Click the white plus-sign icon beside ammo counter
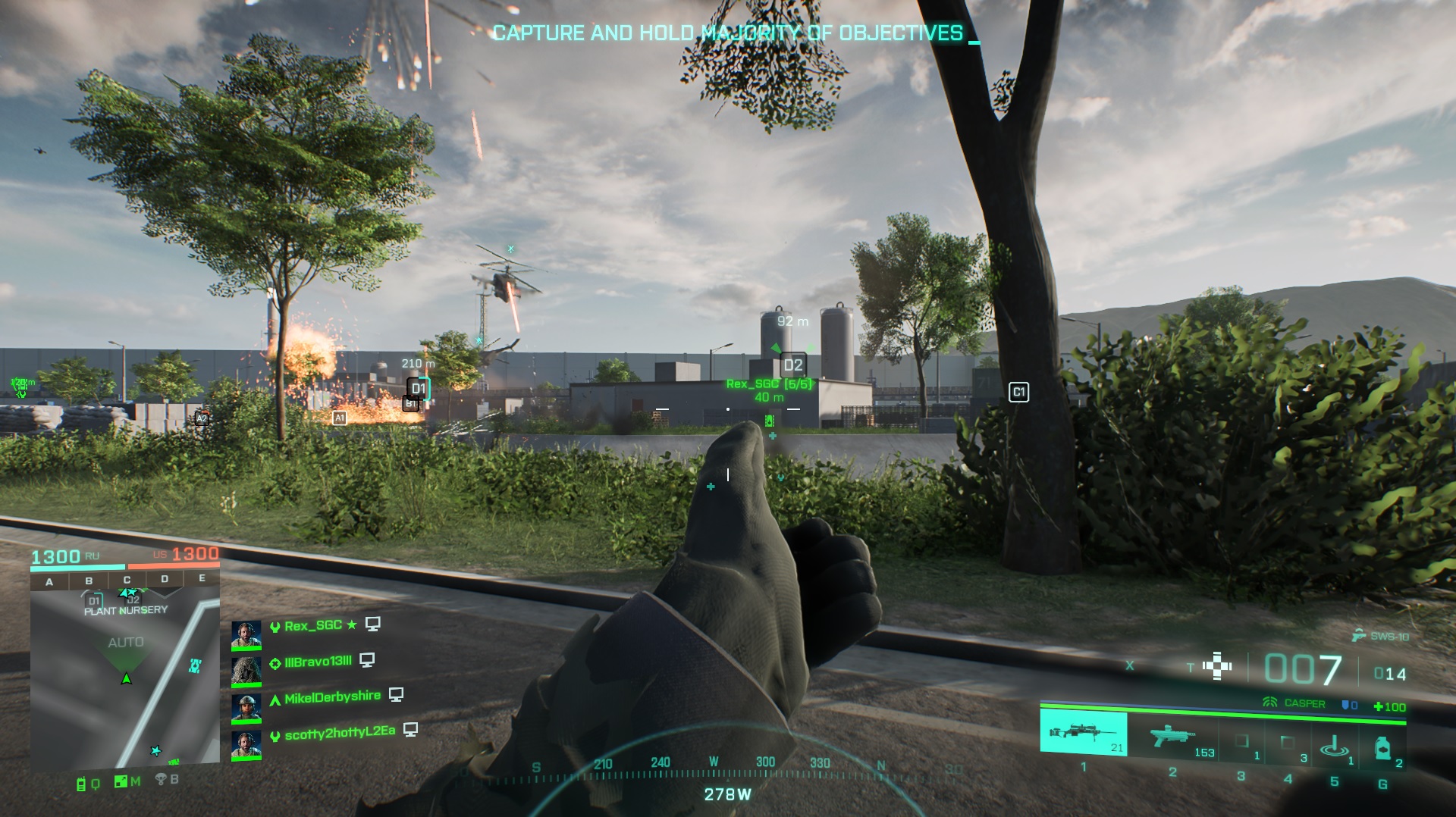1456x817 pixels. (x=1217, y=666)
